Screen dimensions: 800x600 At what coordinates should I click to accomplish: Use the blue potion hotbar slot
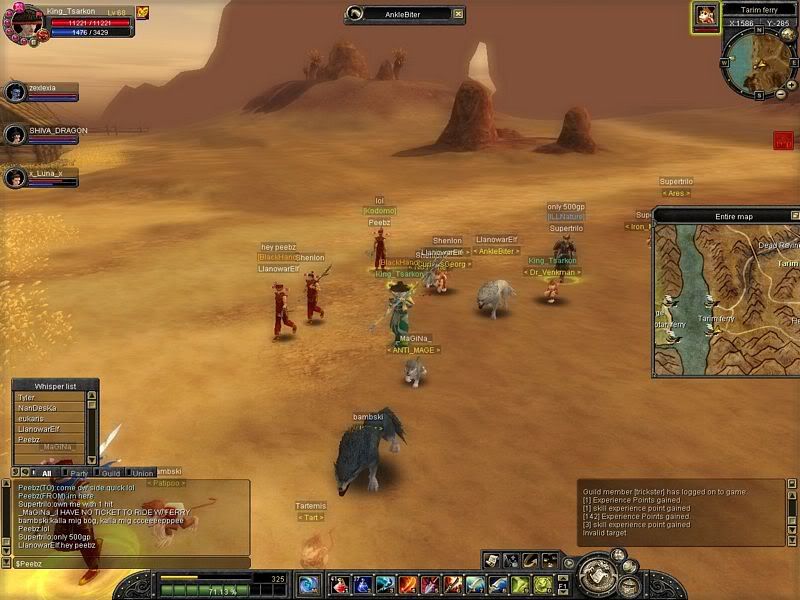pos(362,584)
